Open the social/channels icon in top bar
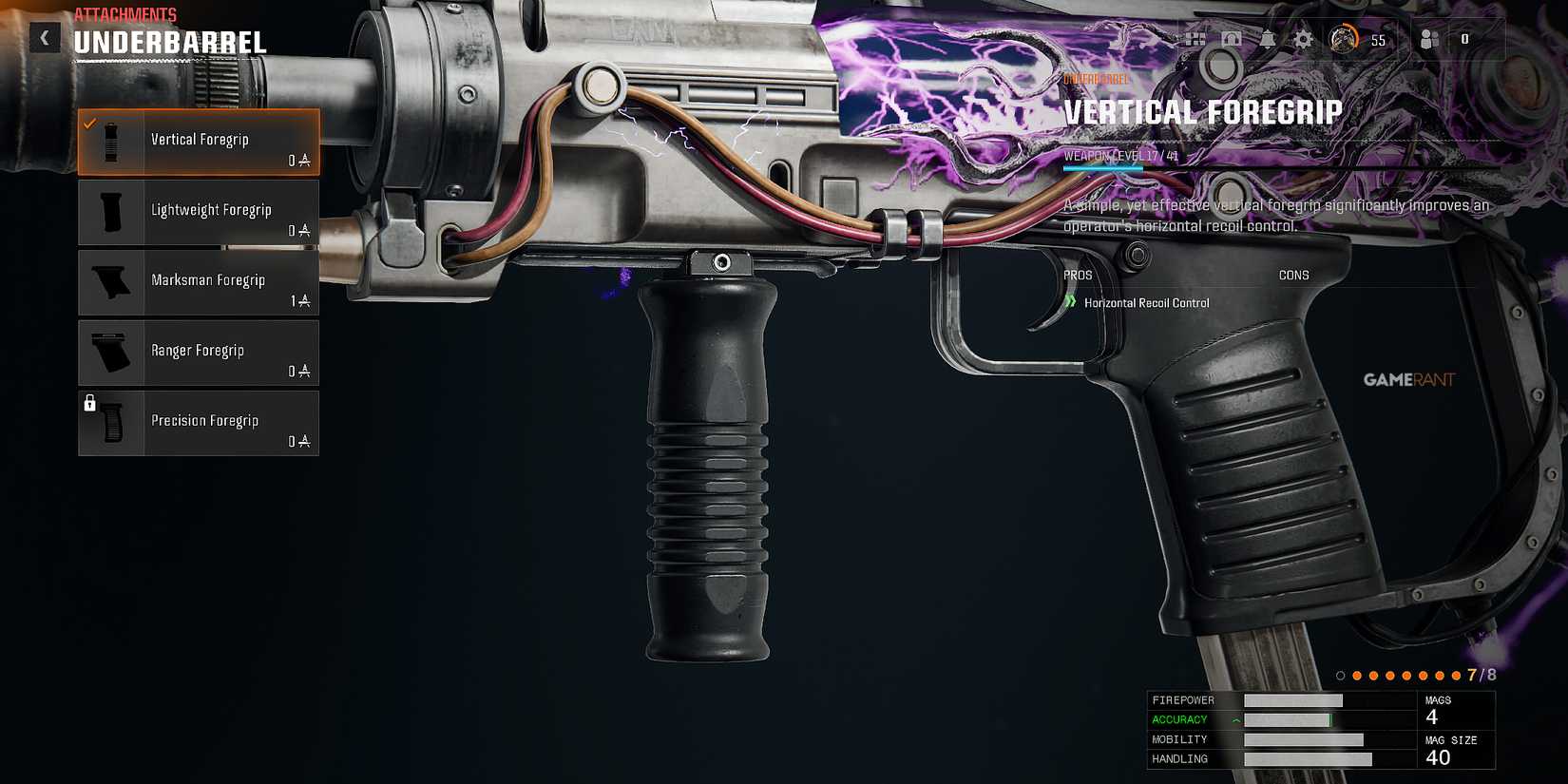 (1195, 39)
